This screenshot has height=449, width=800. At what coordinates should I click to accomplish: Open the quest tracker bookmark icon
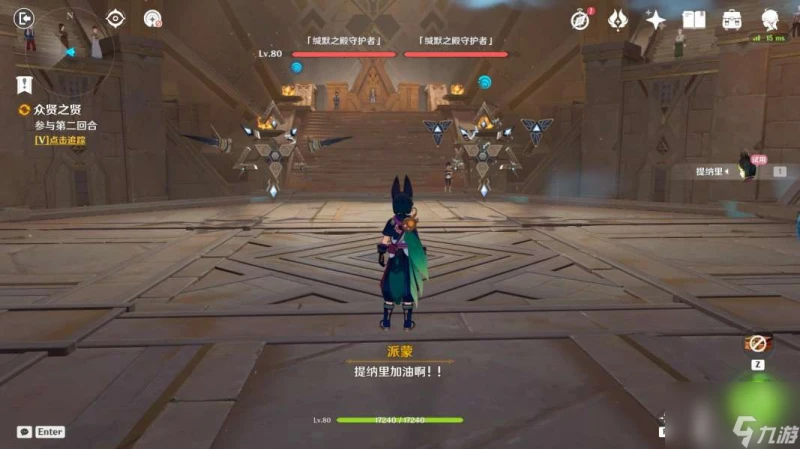pyautogui.click(x=24, y=84)
